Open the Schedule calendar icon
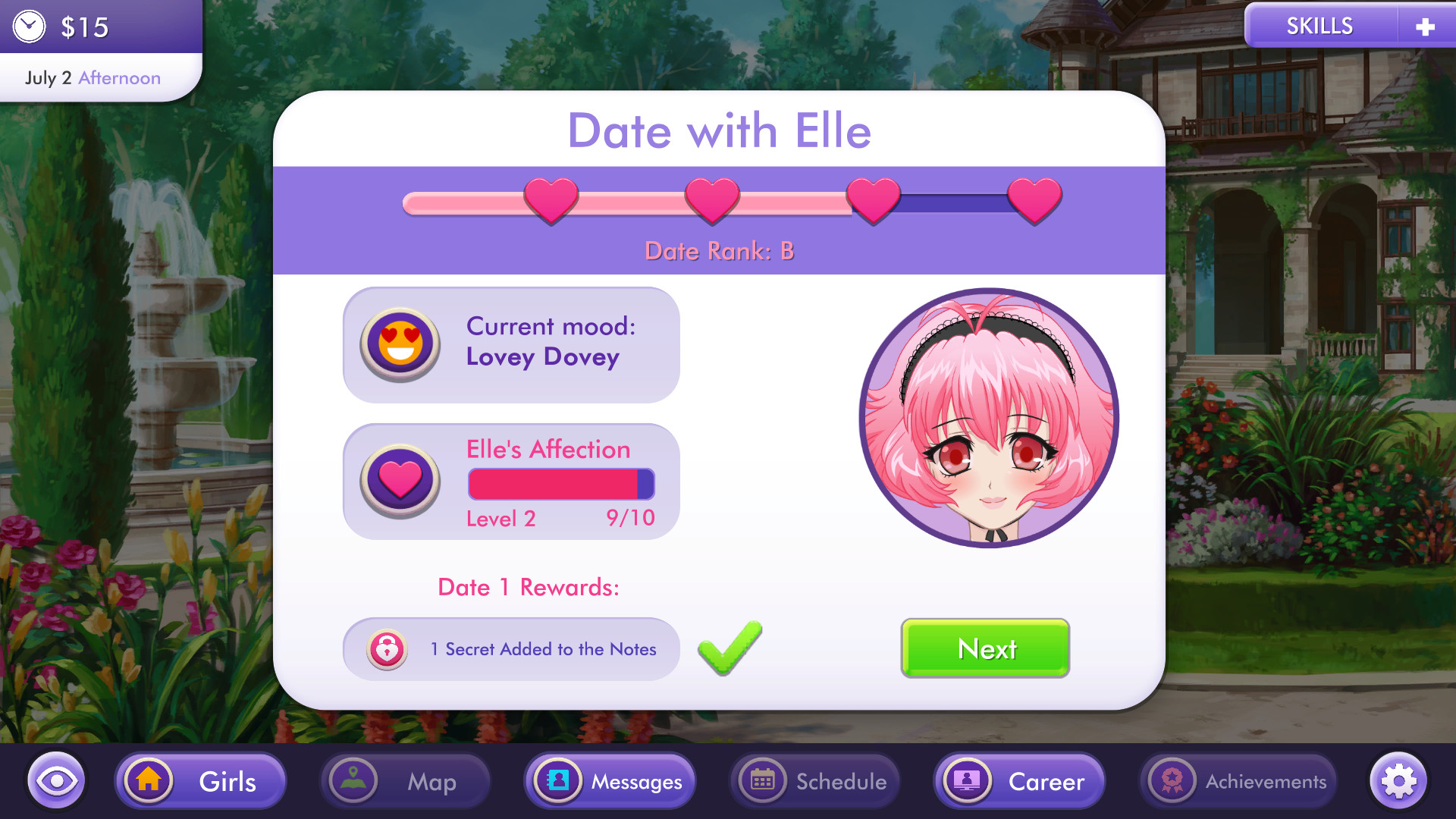 763,780
